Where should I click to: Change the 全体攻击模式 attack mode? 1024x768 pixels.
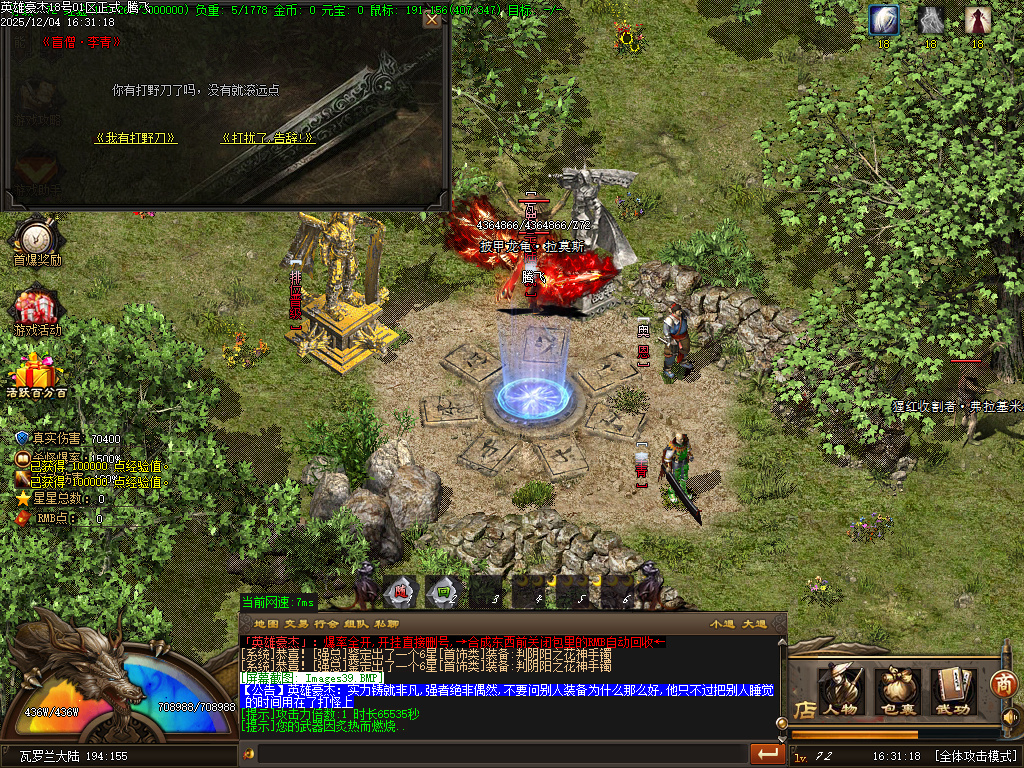[x=975, y=756]
